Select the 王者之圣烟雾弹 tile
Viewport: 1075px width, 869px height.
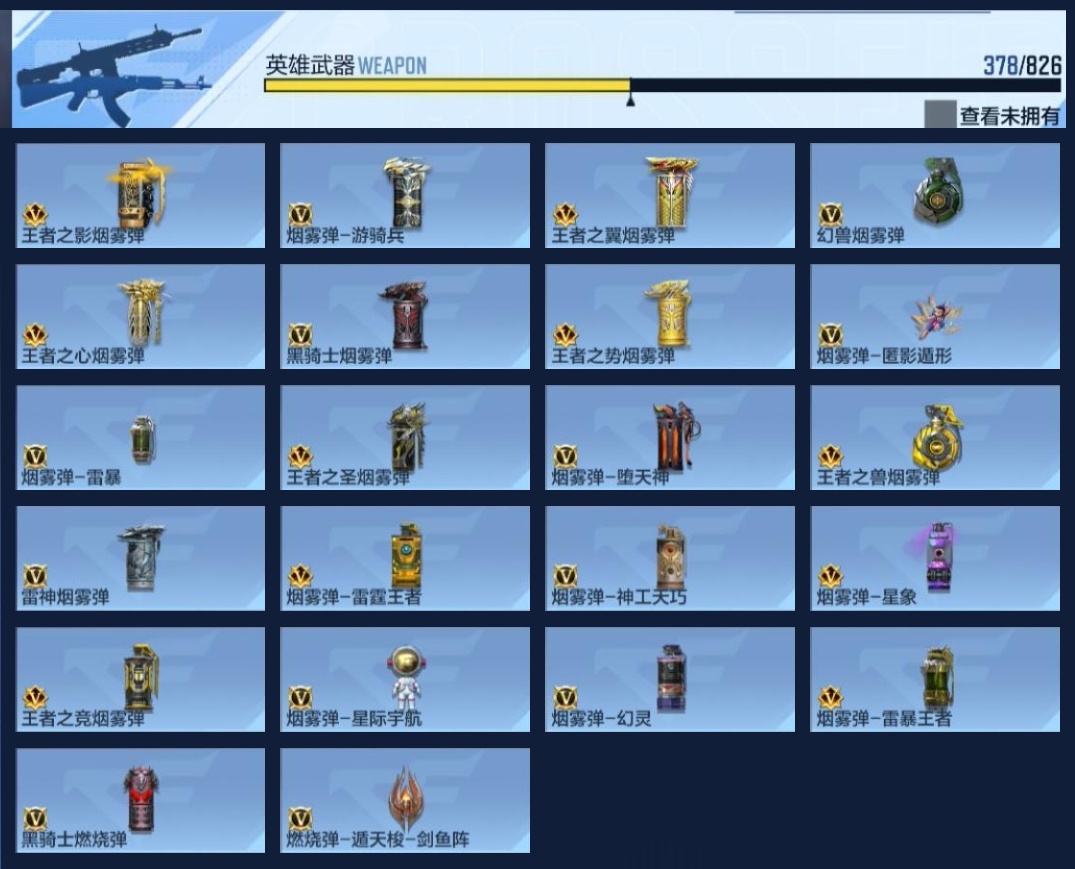tap(405, 437)
